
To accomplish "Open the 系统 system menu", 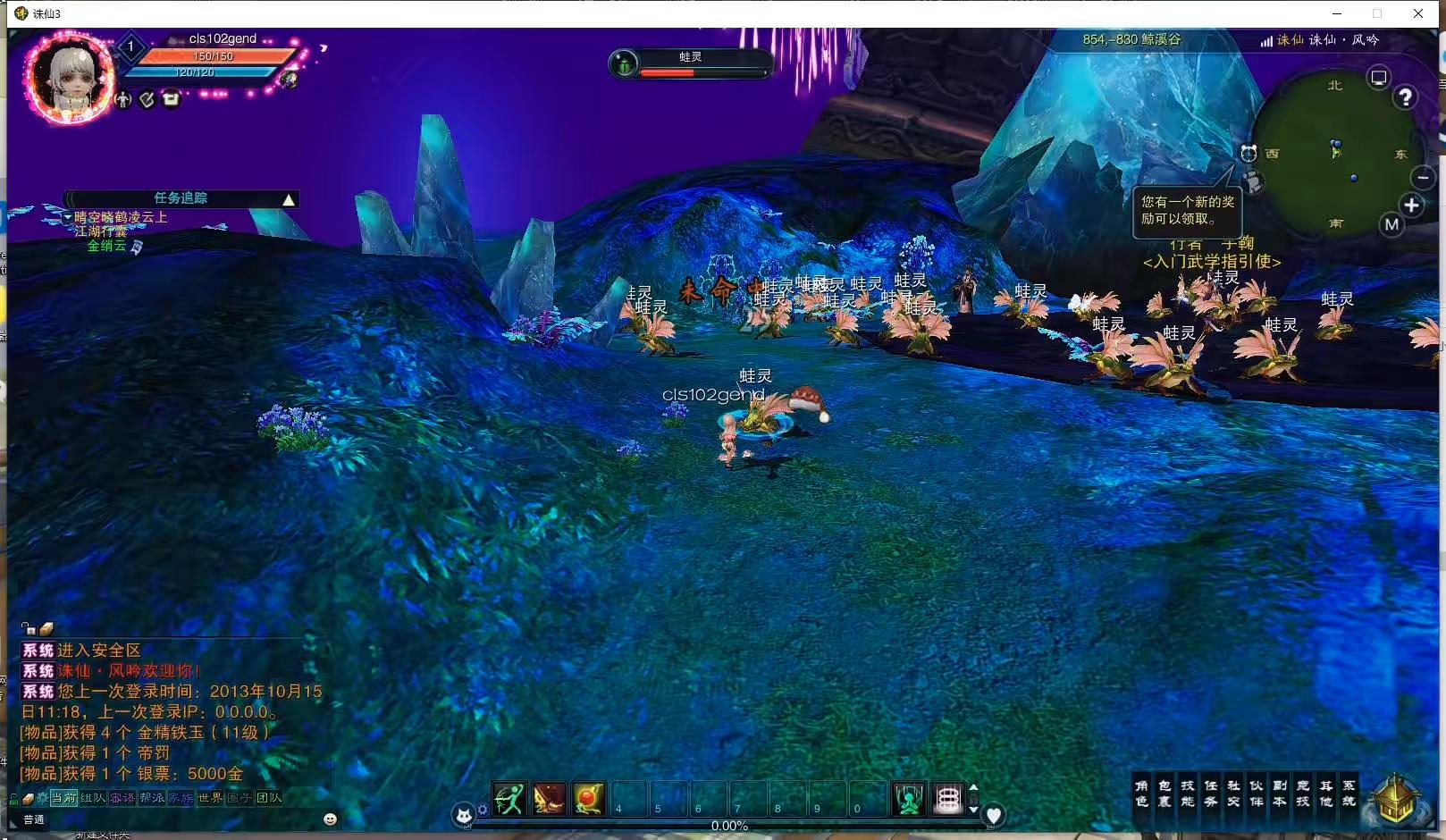I will (1349, 793).
